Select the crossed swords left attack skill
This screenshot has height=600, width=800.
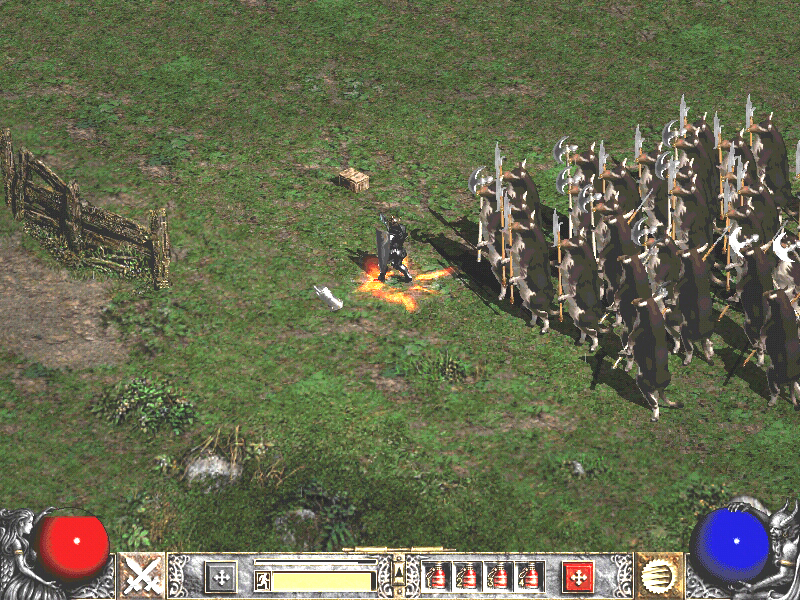[142, 575]
